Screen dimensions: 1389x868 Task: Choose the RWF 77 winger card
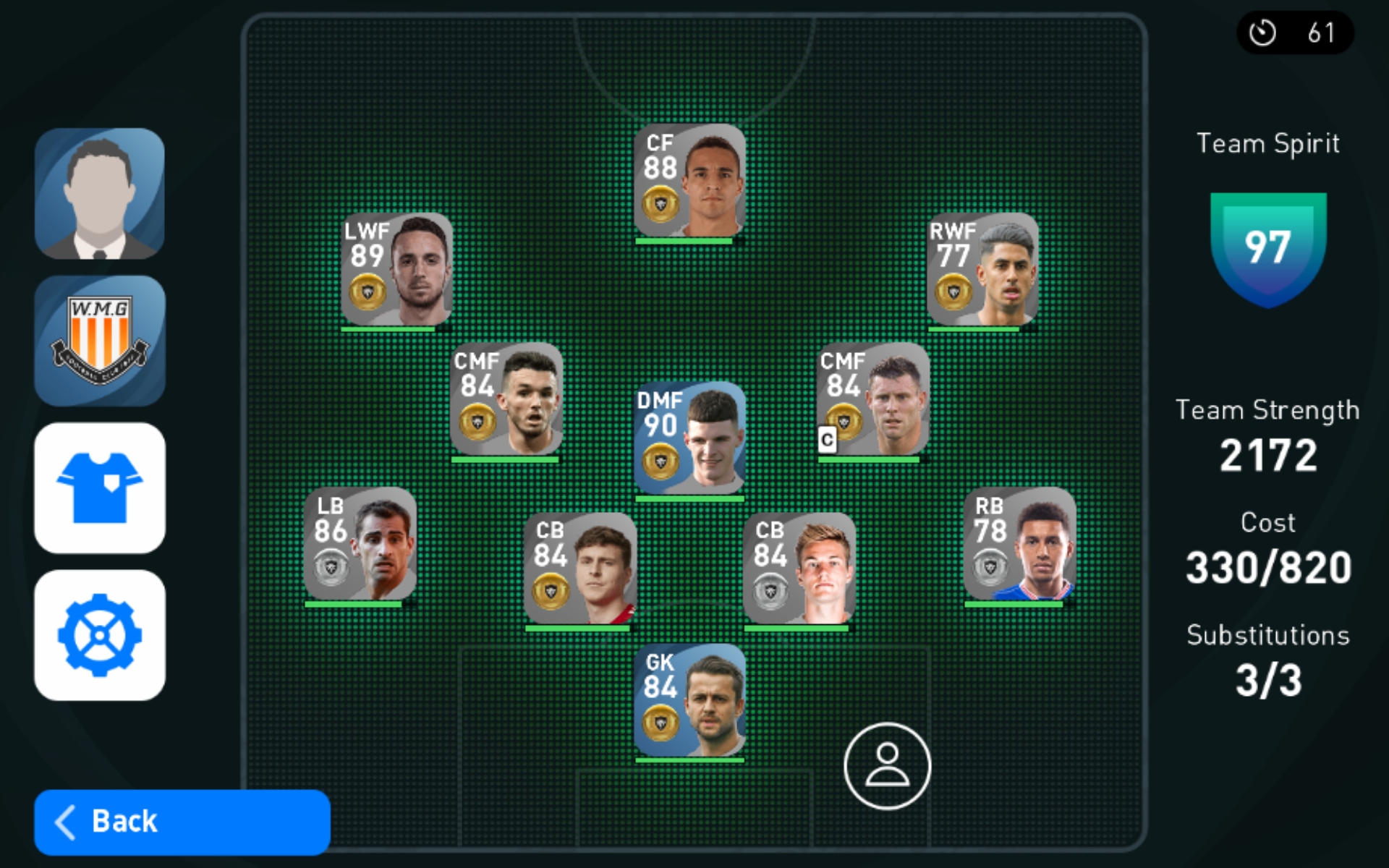tap(982, 269)
